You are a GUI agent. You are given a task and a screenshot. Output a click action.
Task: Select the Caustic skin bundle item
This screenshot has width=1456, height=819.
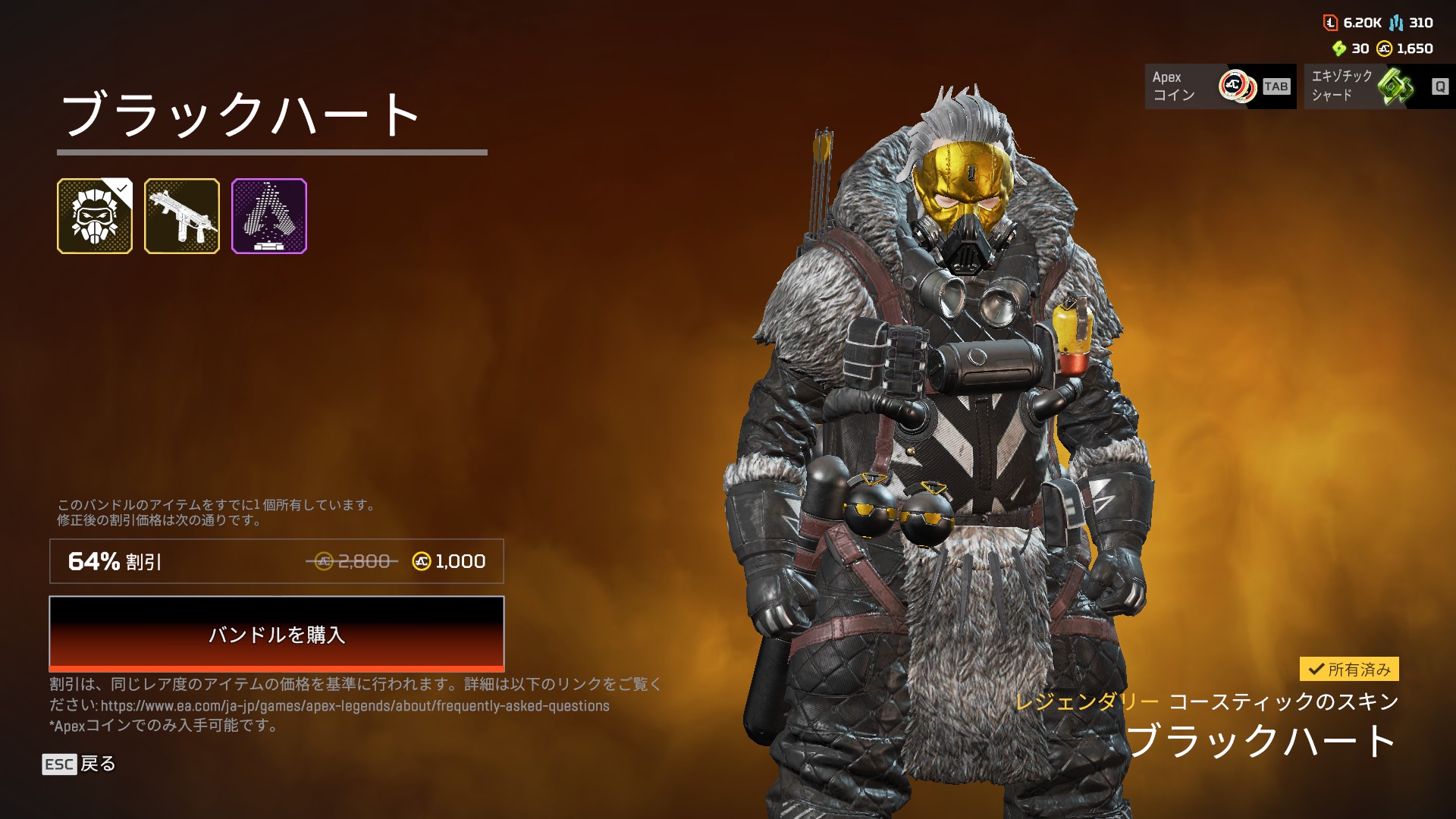coord(95,216)
